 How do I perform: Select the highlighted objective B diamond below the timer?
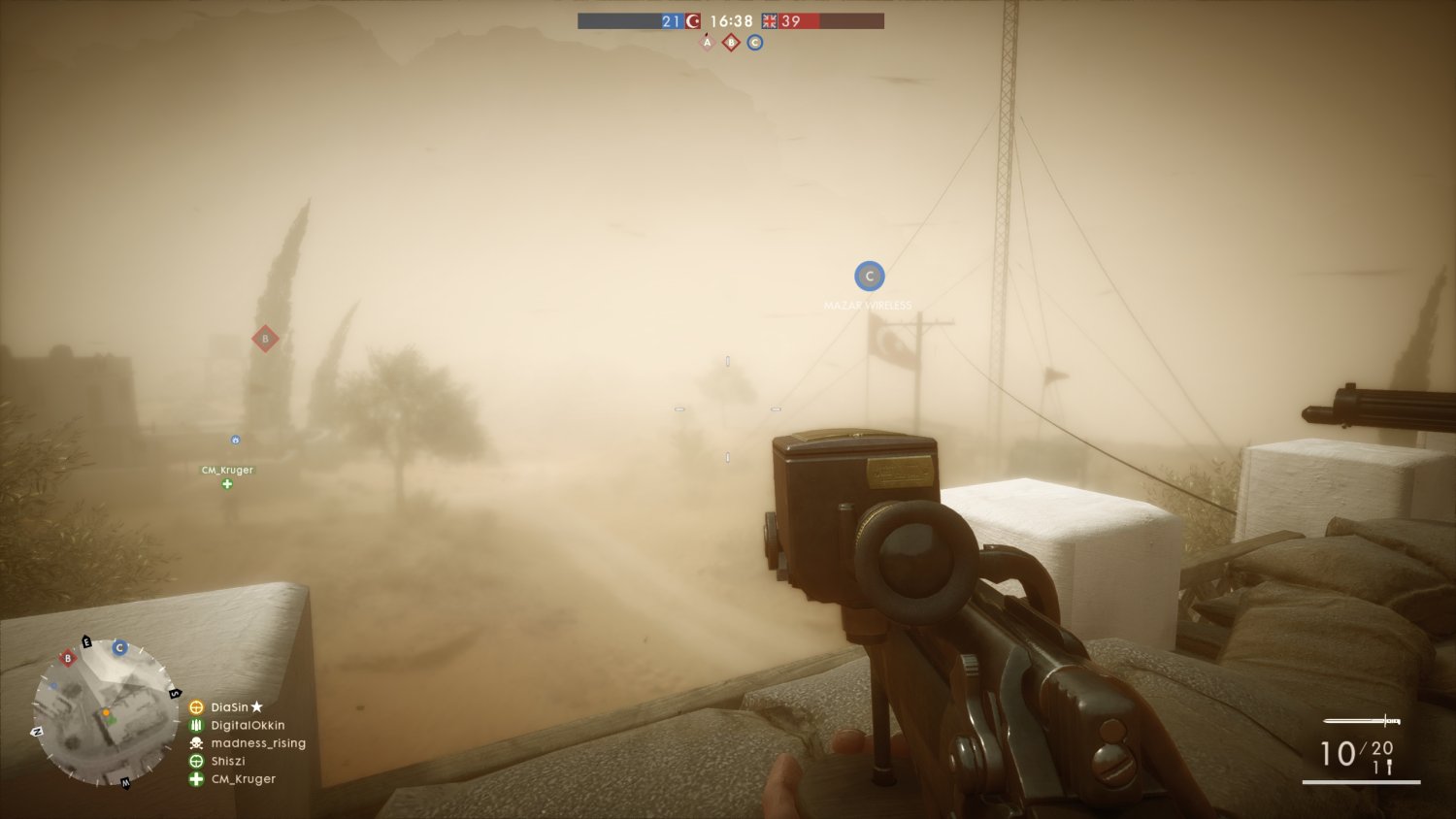[731, 42]
